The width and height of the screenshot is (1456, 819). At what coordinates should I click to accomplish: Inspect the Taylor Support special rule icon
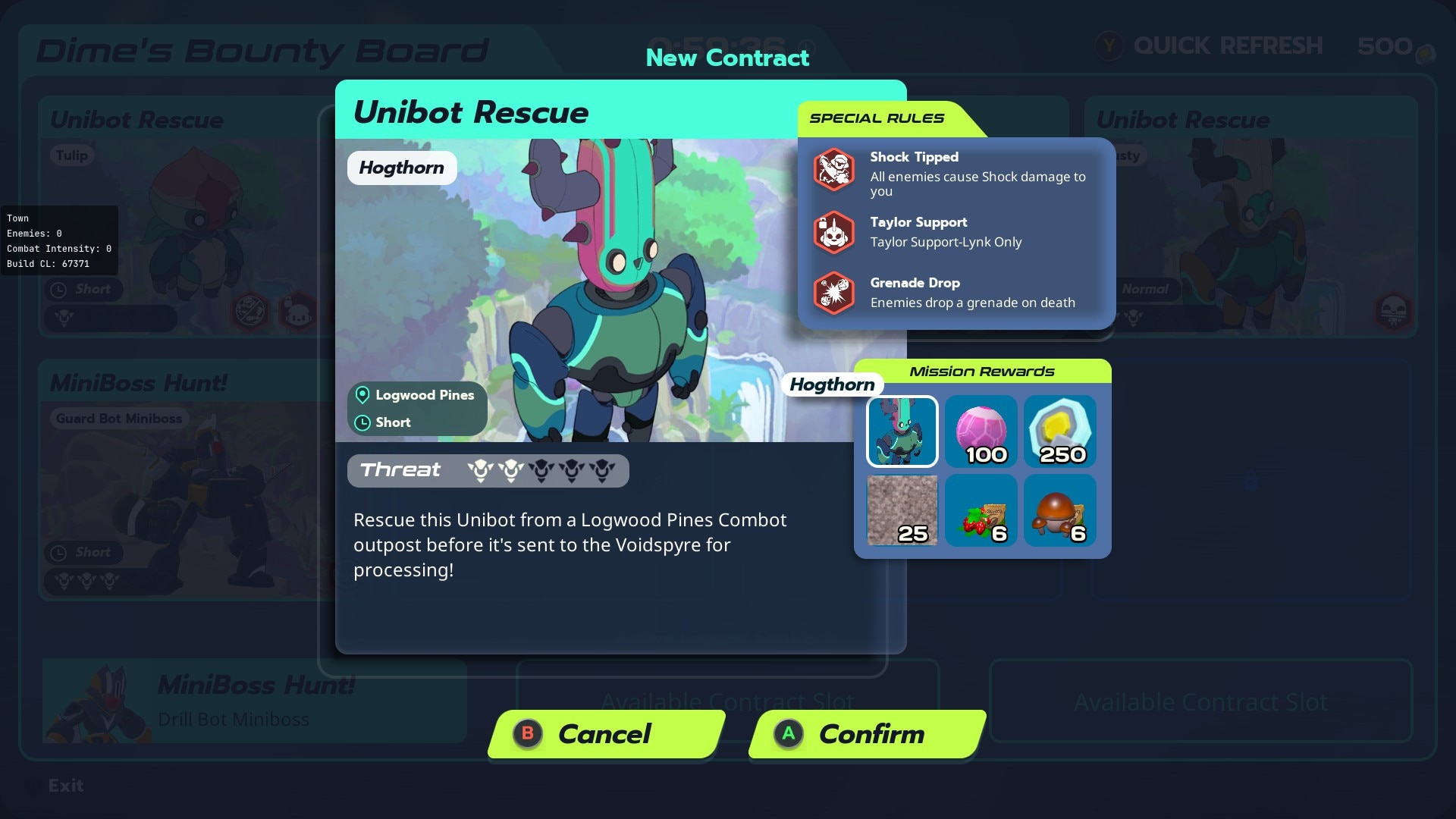pyautogui.click(x=834, y=232)
